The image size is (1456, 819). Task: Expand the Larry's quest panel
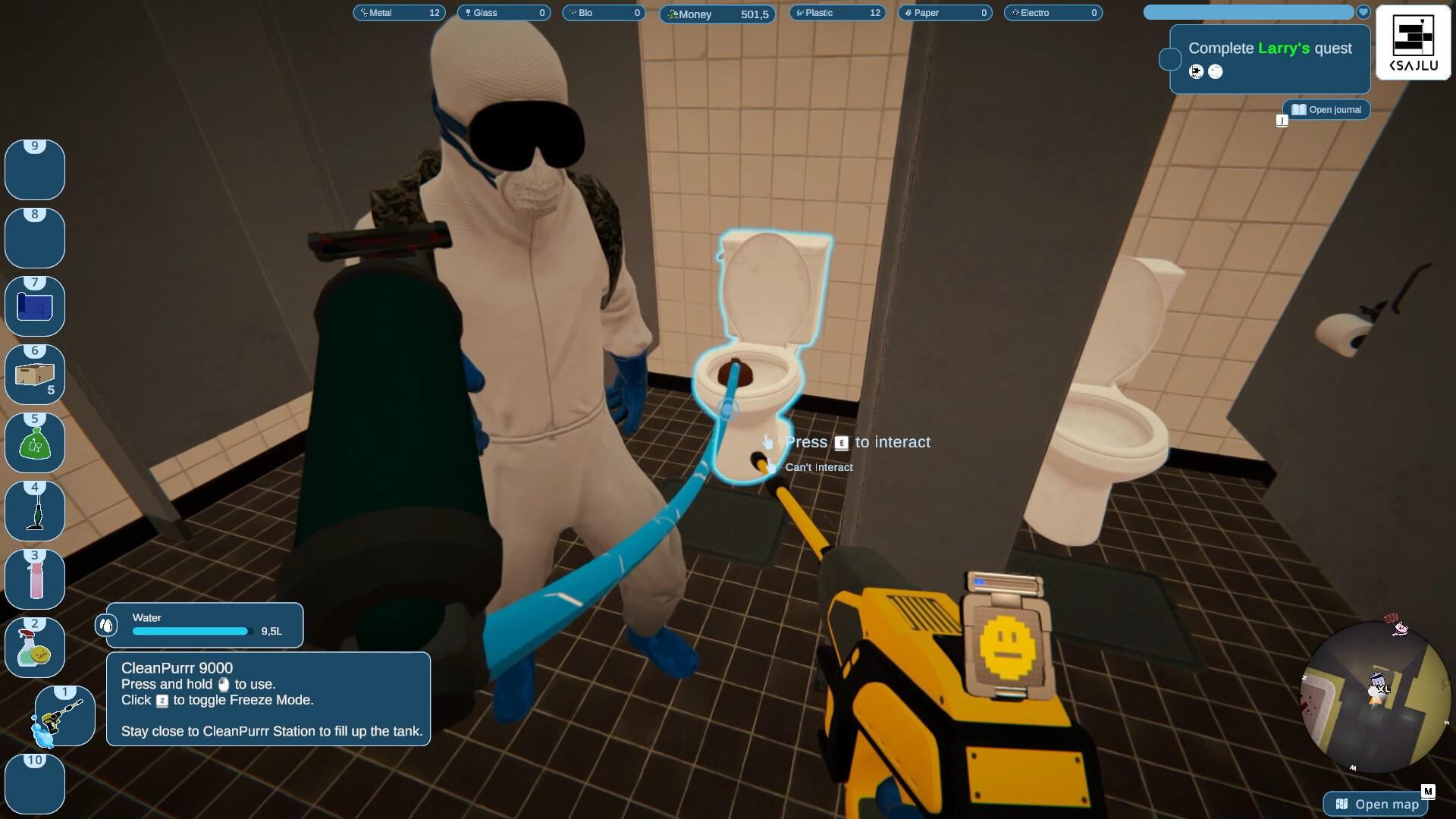coord(1269,59)
